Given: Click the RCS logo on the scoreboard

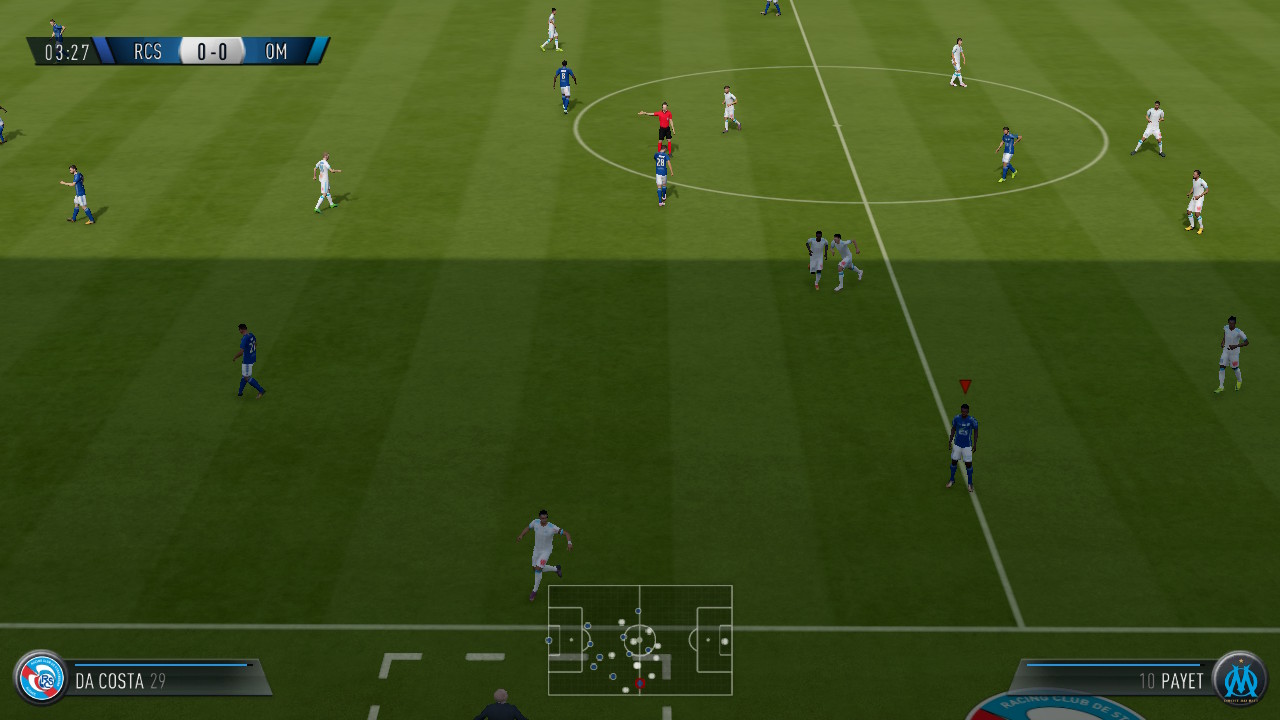Looking at the screenshot, I should tap(147, 52).
